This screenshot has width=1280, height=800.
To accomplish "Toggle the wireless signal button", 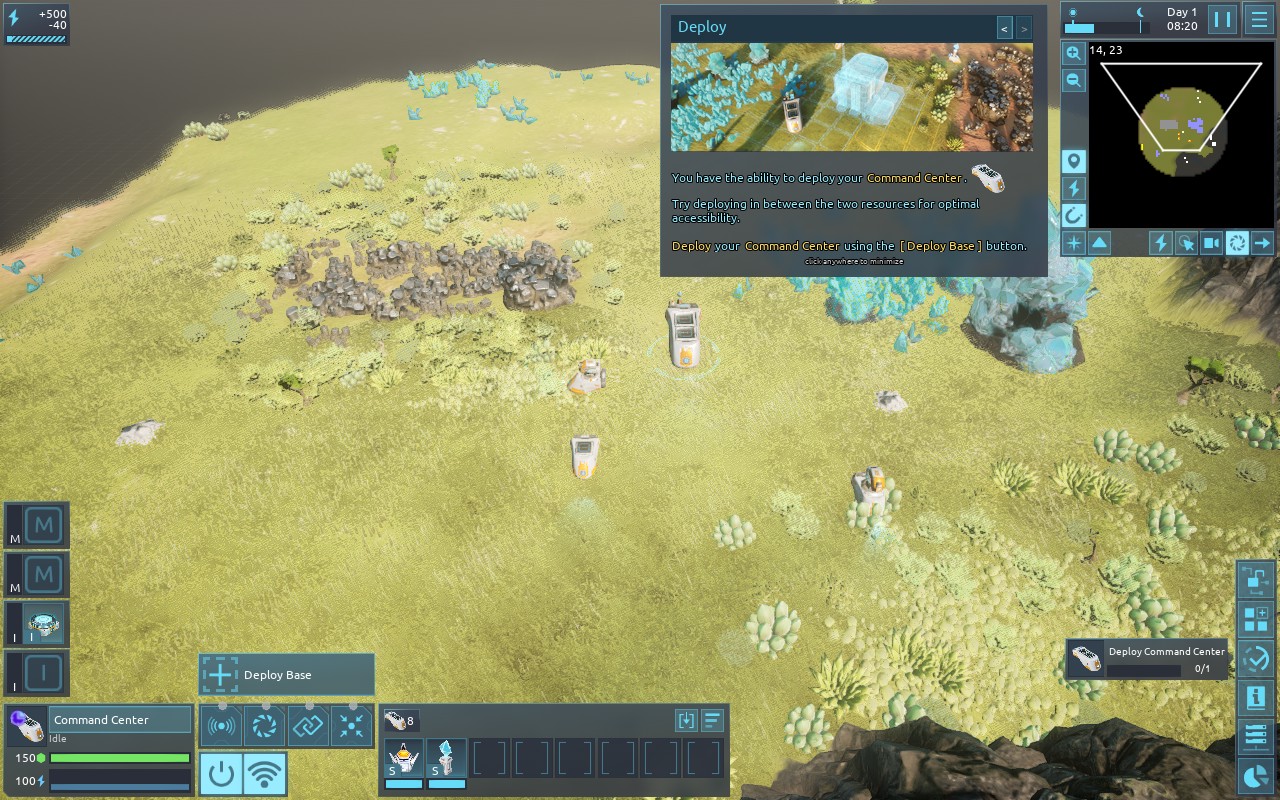I will coord(264,773).
